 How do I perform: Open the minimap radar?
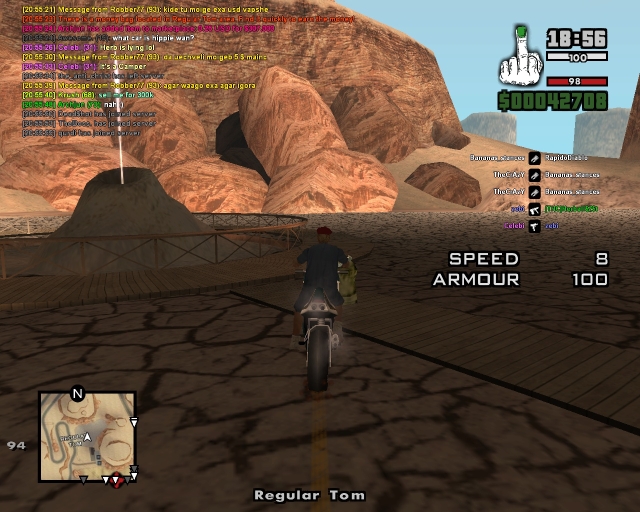[x=86, y=437]
